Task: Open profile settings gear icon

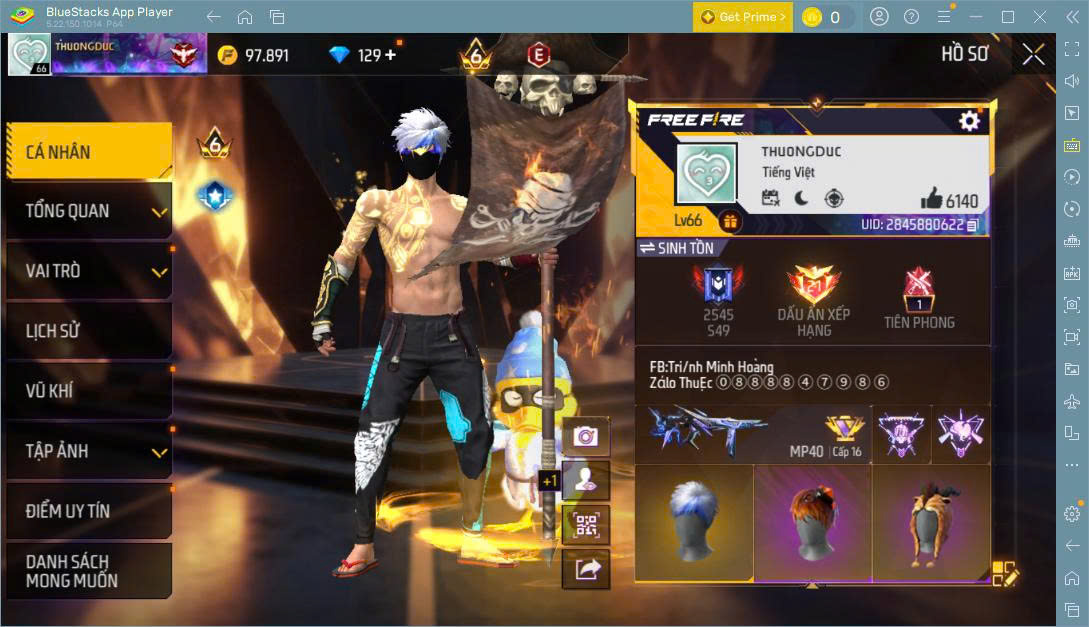Action: tap(969, 121)
